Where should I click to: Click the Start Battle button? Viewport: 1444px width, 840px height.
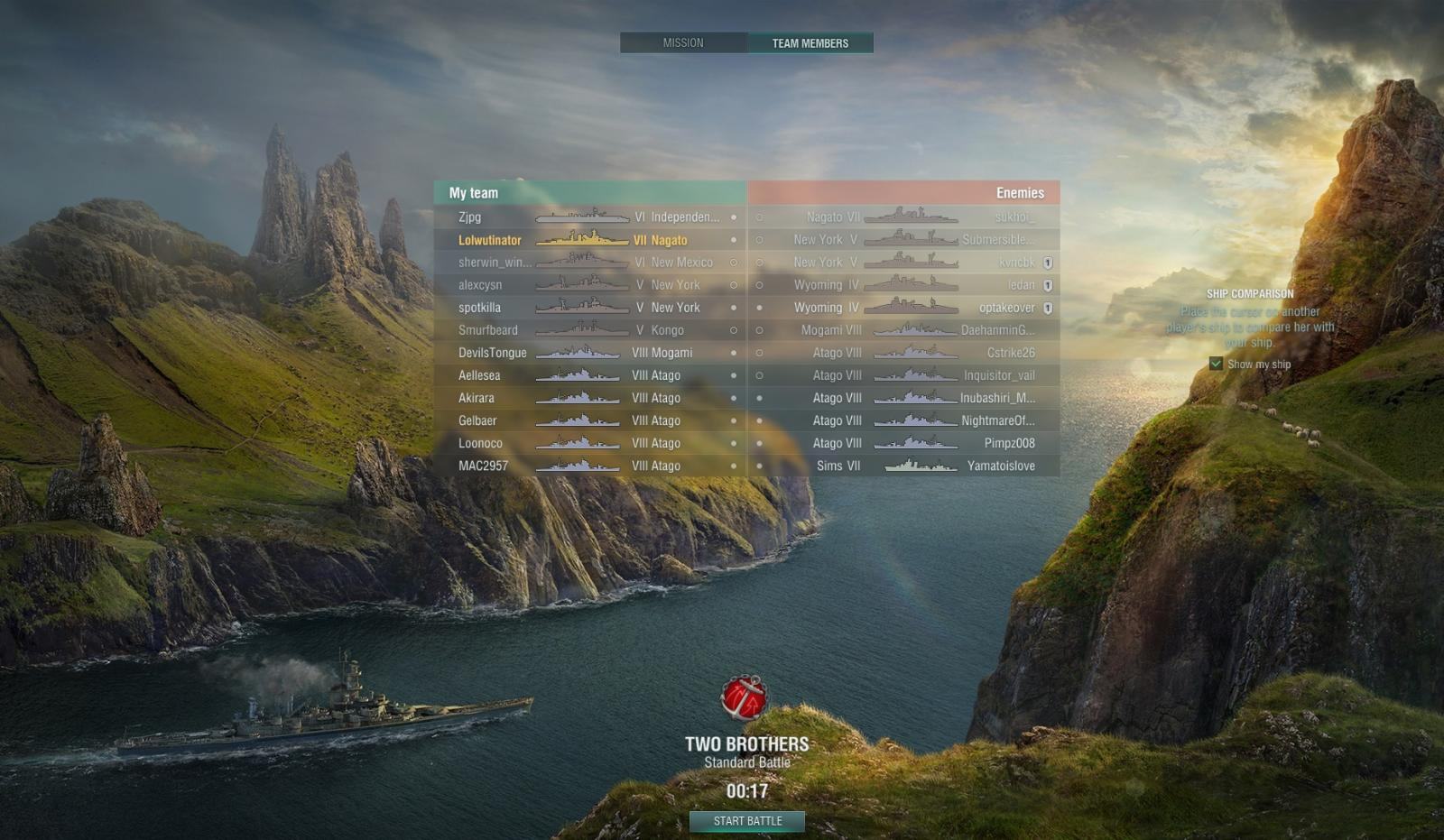pos(747,821)
